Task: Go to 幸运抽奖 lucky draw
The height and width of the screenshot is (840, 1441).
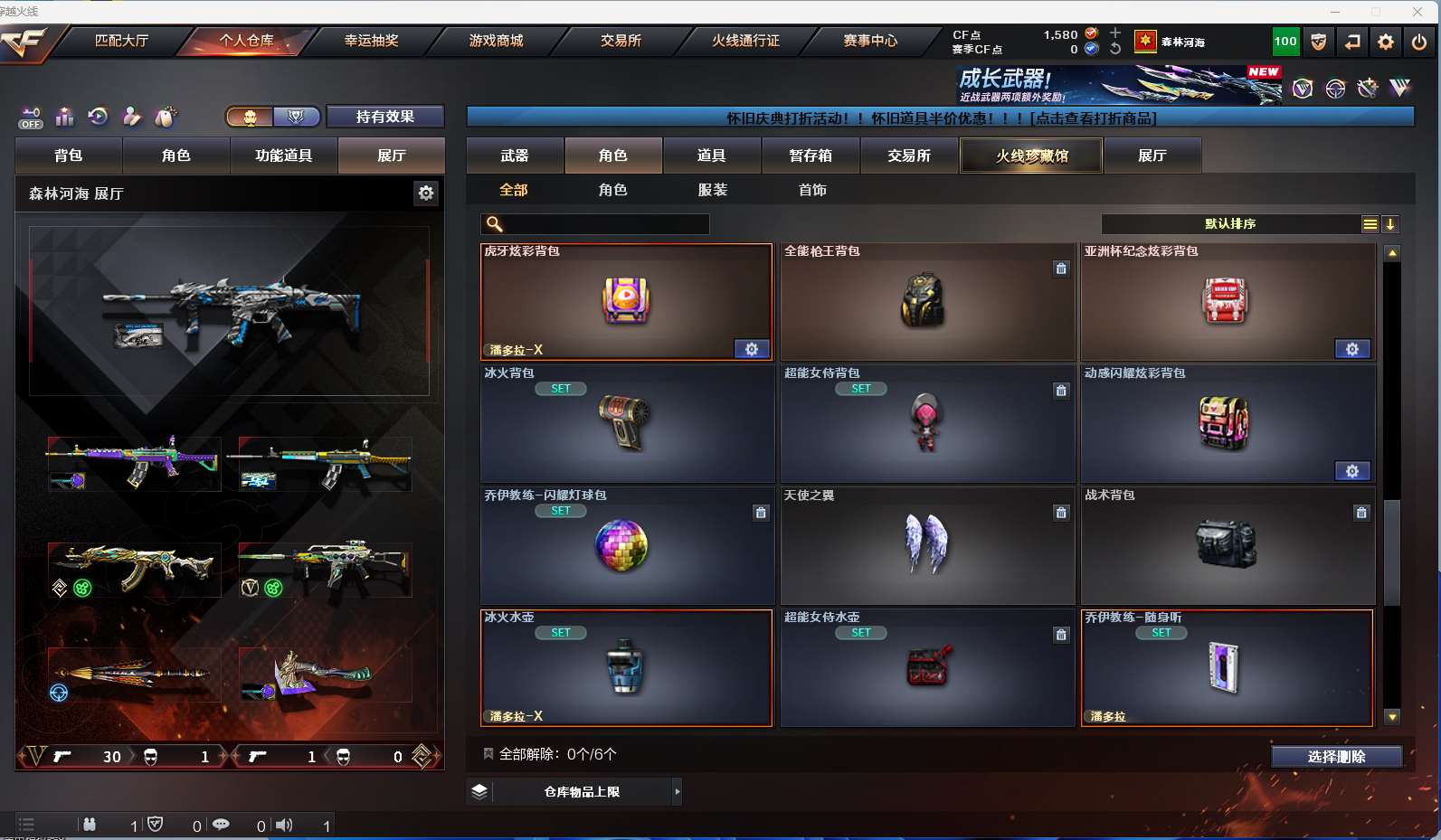Action: (x=371, y=41)
